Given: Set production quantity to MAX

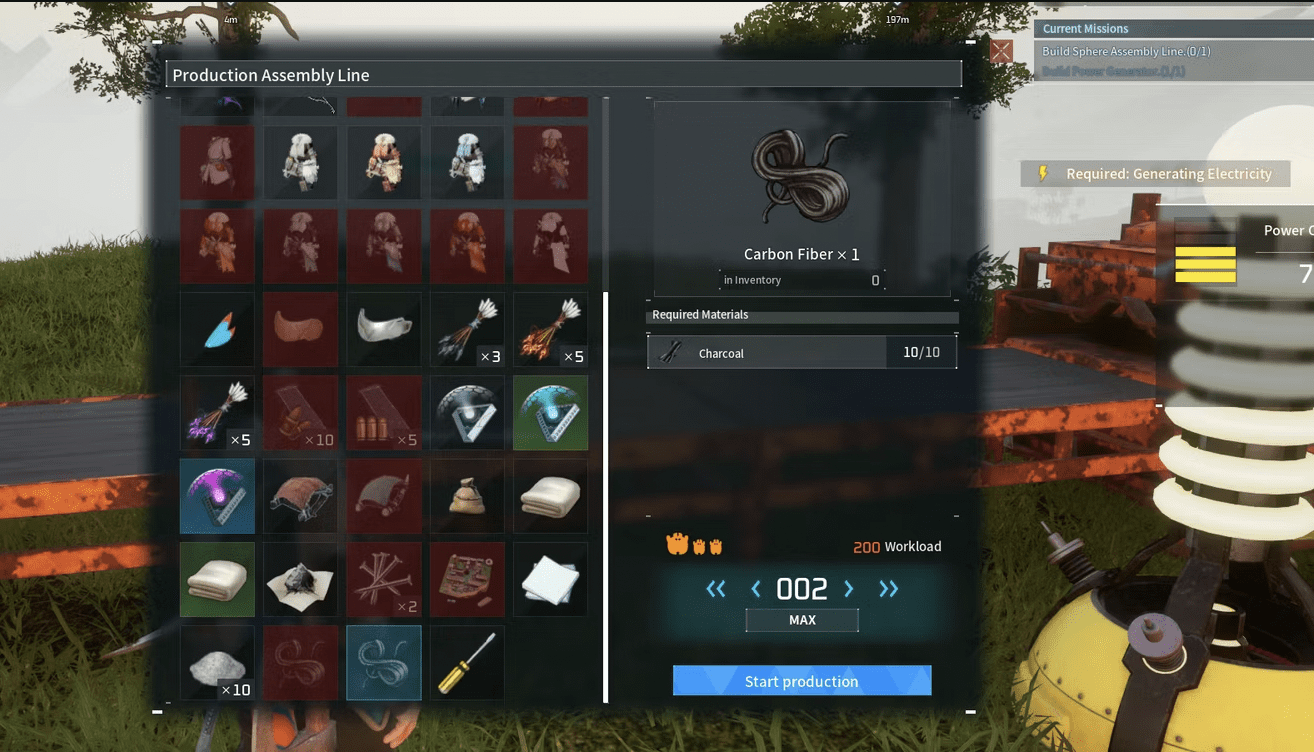Looking at the screenshot, I should [x=802, y=620].
